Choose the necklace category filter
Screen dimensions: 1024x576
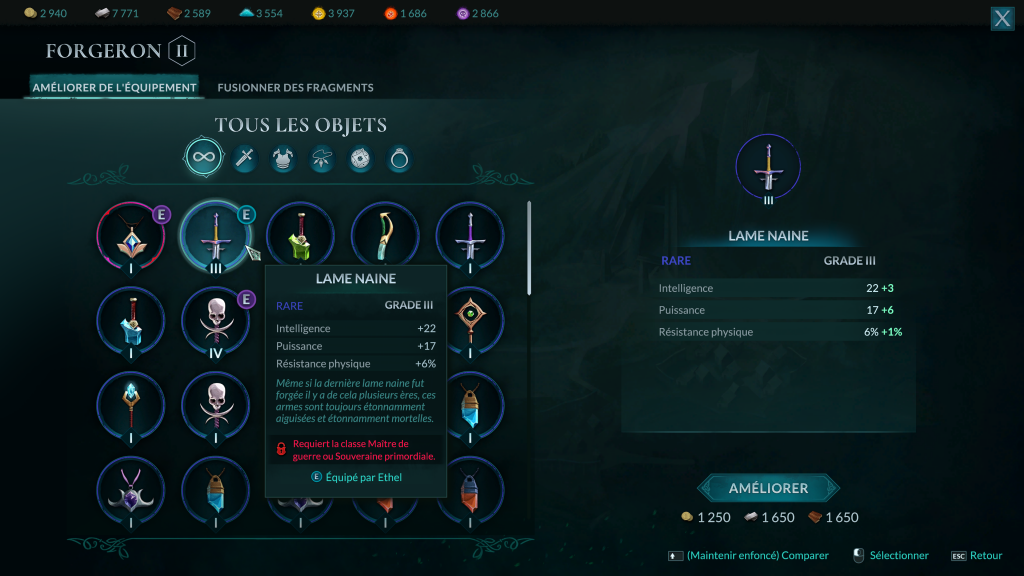(322, 158)
